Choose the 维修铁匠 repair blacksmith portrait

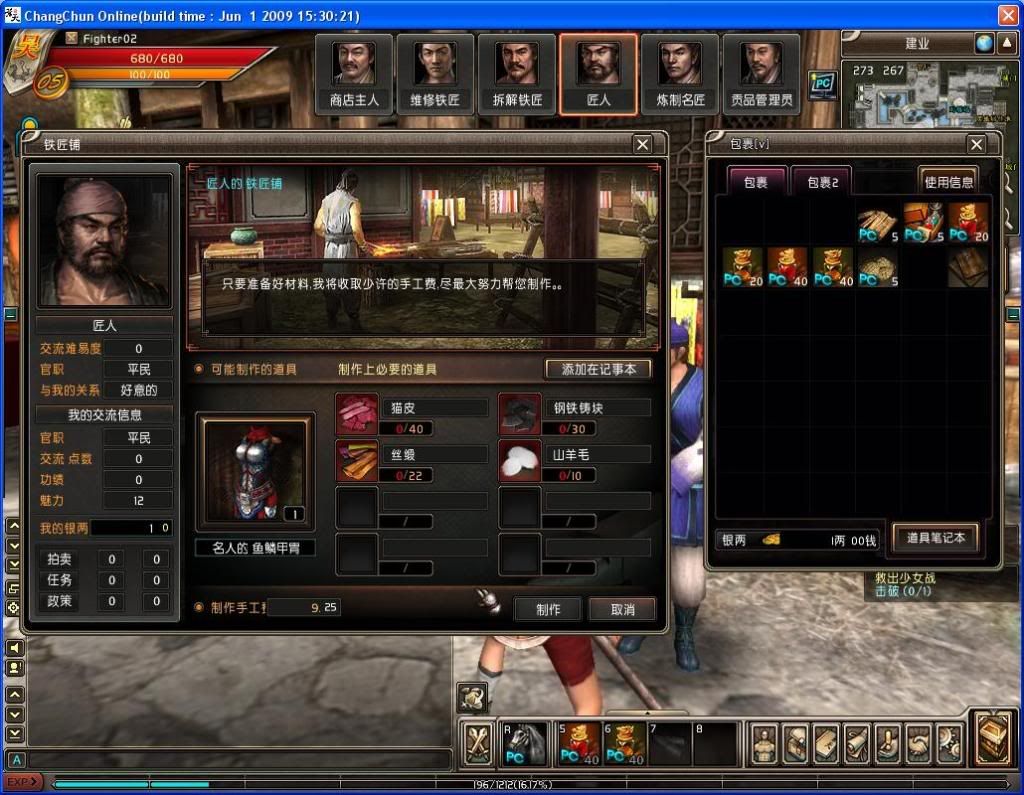click(436, 74)
